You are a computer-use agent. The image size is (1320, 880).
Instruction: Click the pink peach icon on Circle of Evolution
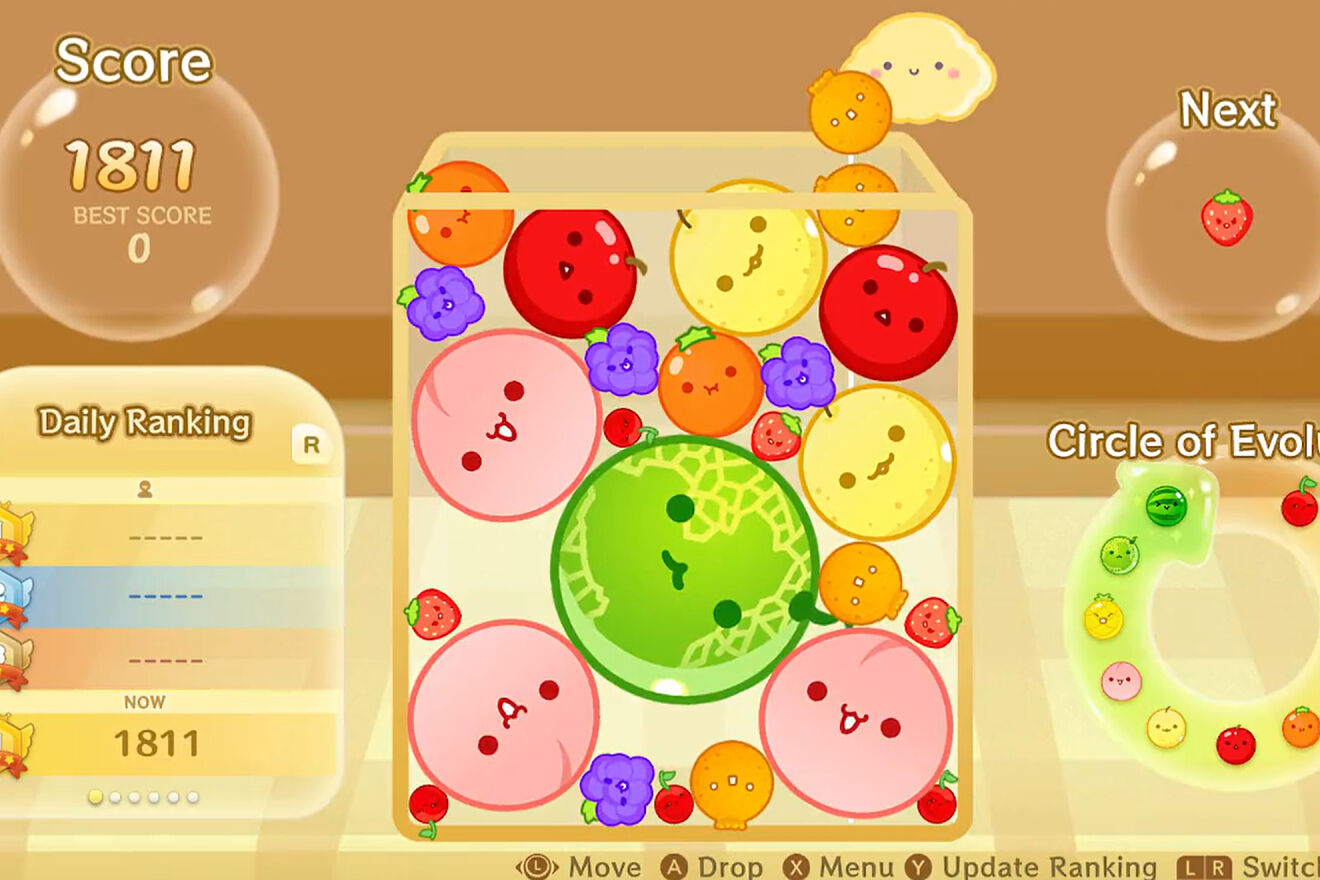1120,680
